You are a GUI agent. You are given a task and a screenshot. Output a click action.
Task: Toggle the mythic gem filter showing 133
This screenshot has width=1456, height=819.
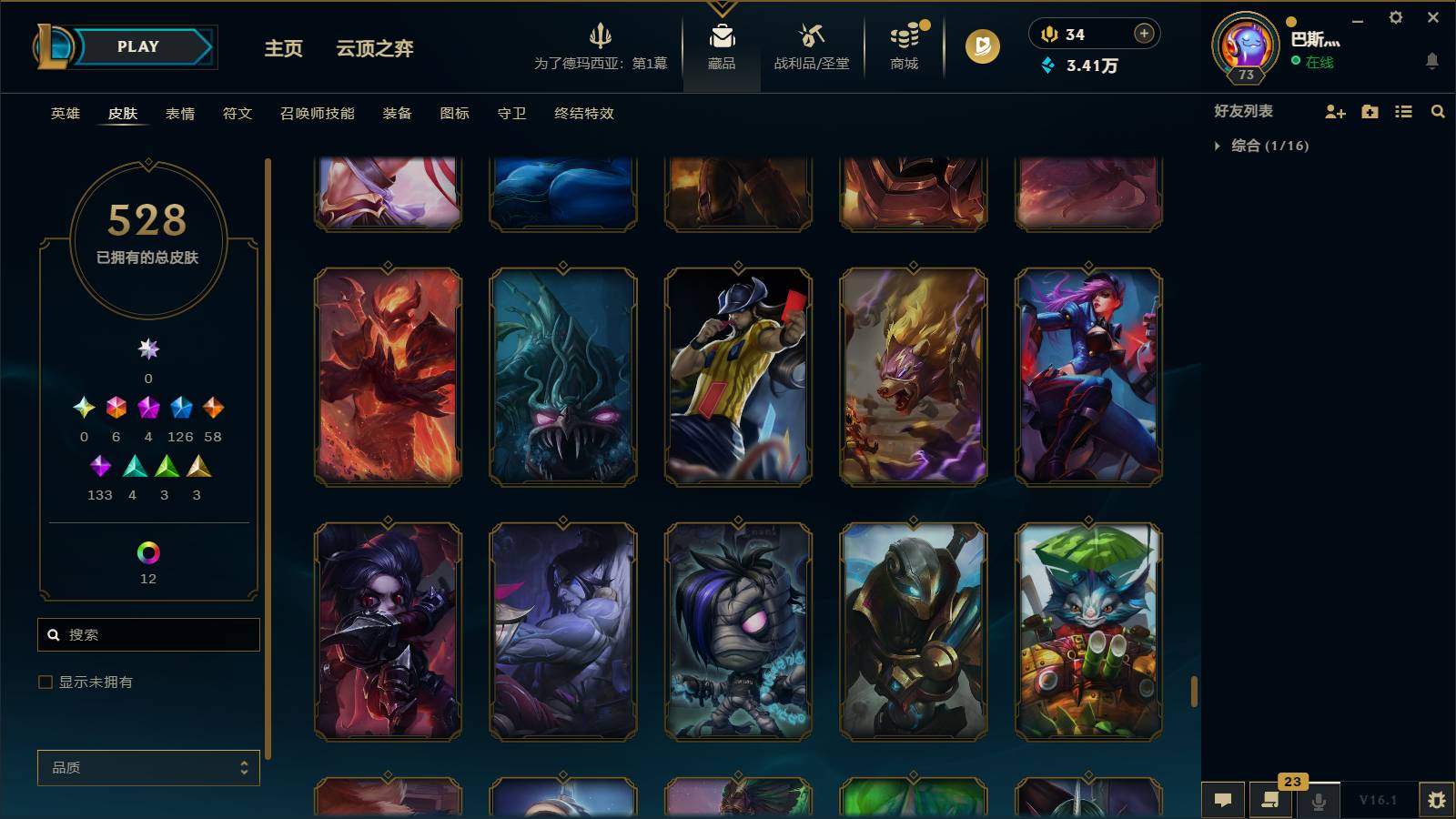tap(100, 468)
